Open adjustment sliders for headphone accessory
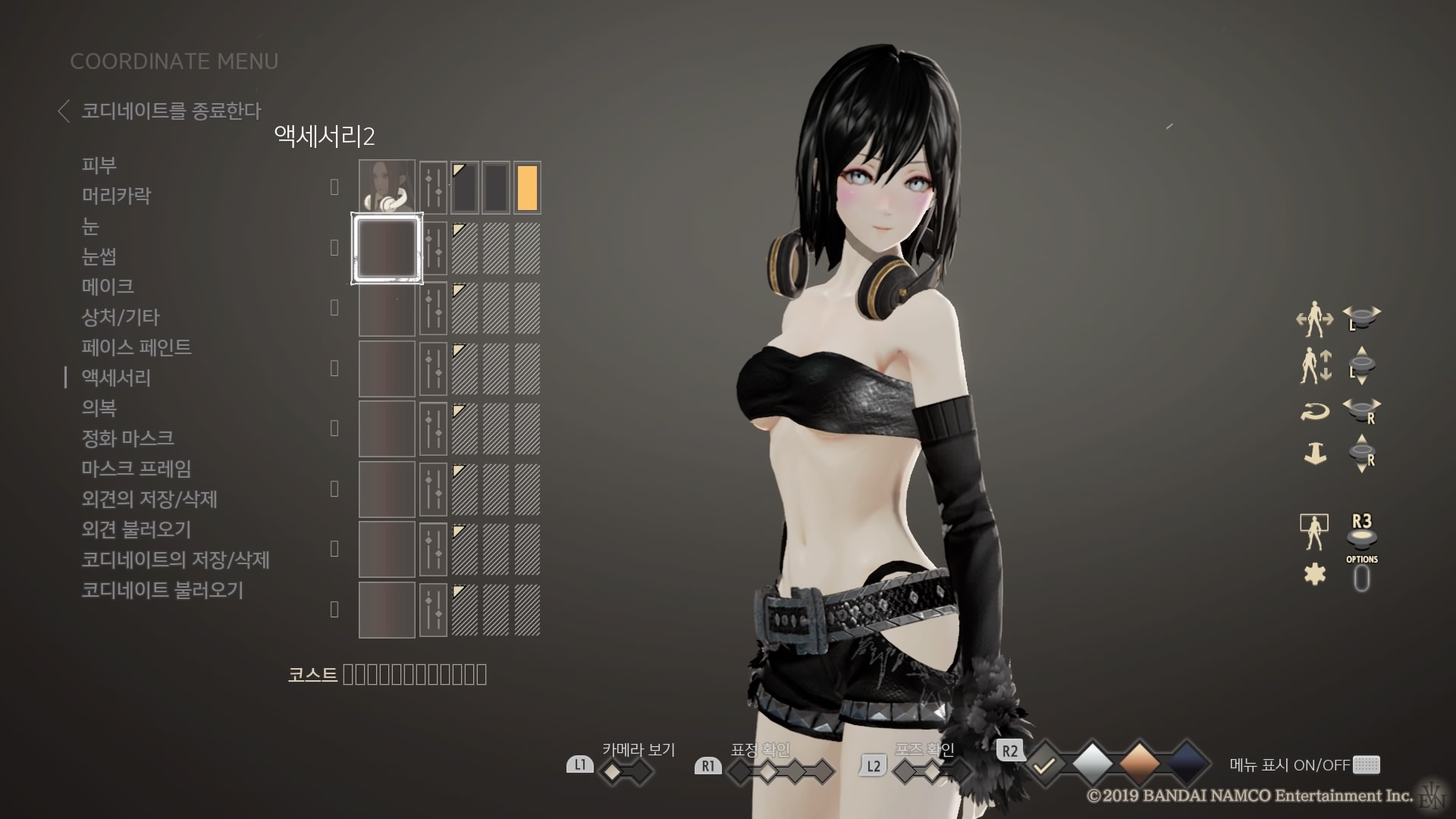Image resolution: width=1456 pixels, height=819 pixels. click(x=433, y=187)
